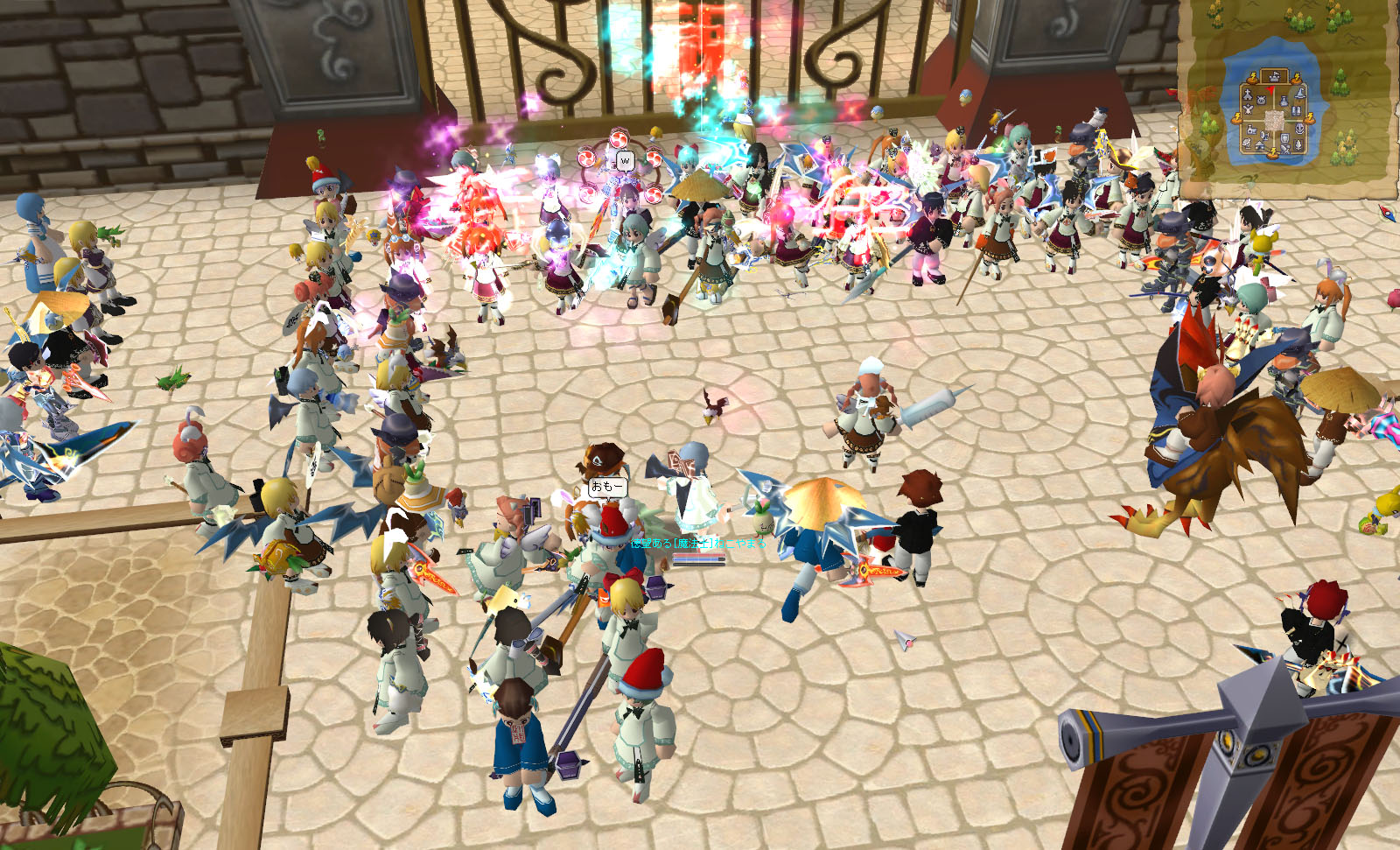
Task: Choose the helmet marker on the minimap
Action: tap(1299, 129)
